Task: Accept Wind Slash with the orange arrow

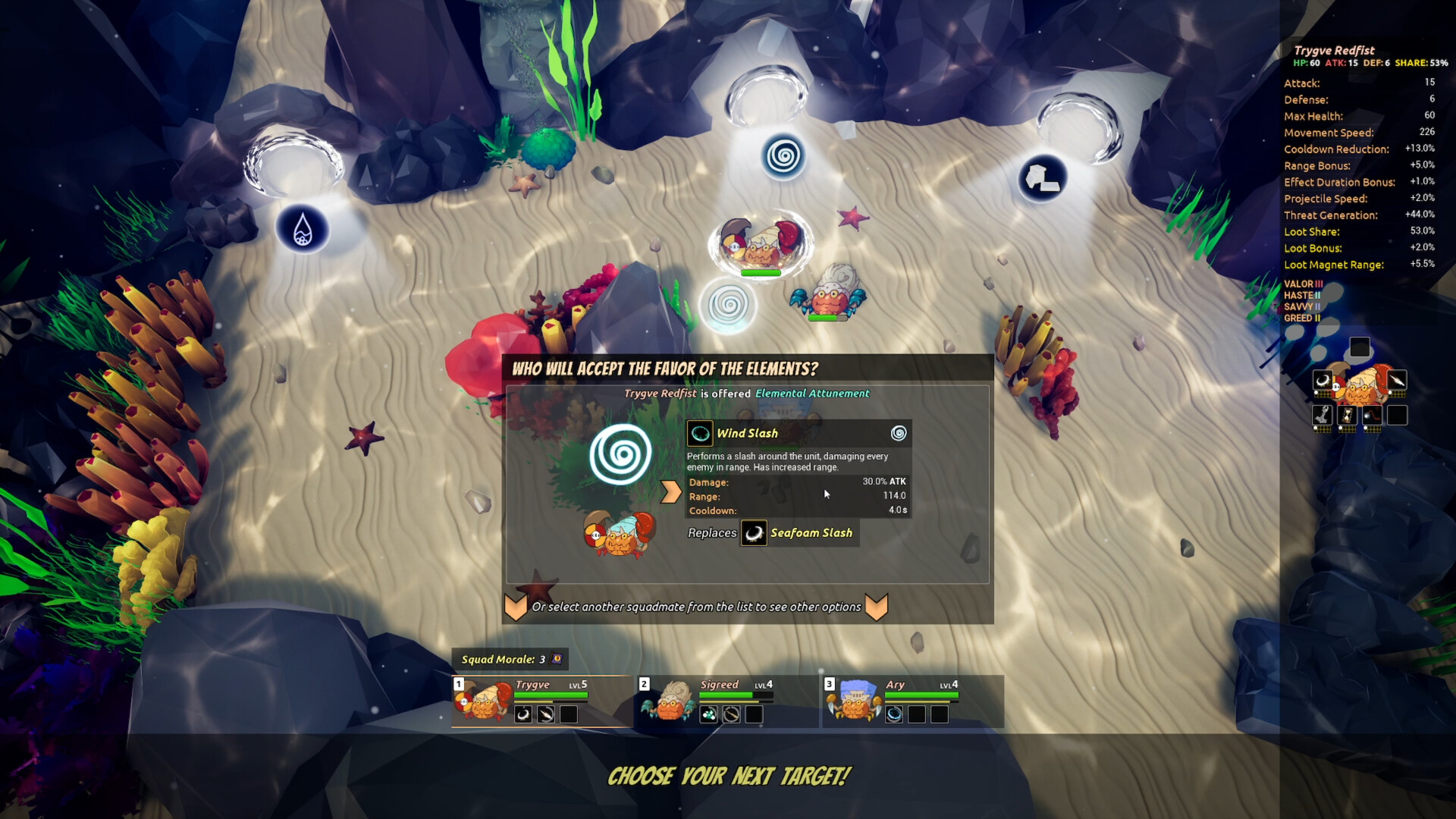Action: (670, 492)
